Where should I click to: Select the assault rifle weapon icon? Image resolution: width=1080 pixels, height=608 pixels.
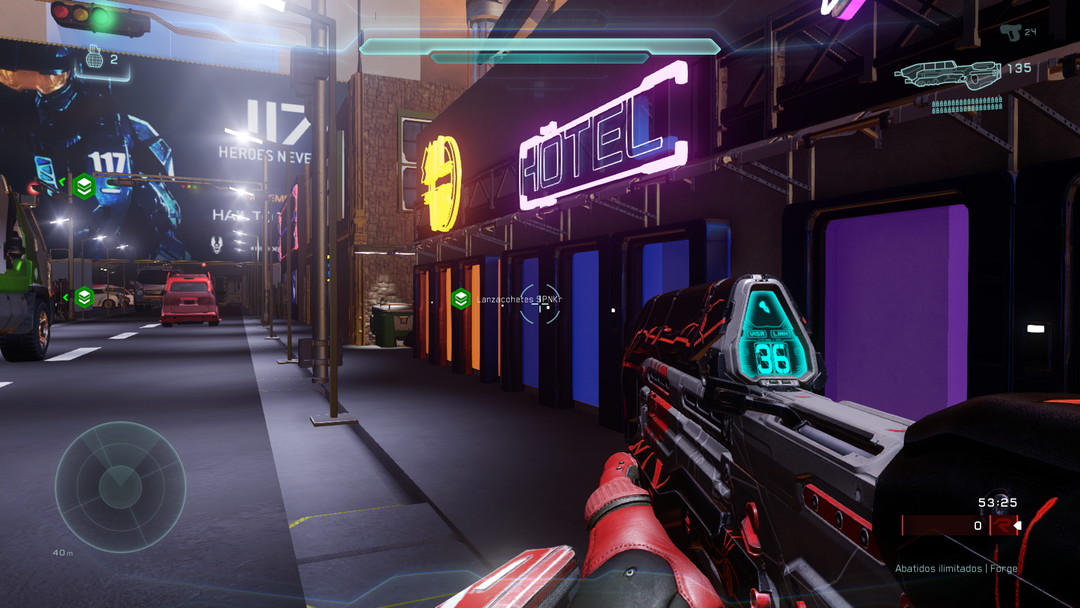click(949, 75)
